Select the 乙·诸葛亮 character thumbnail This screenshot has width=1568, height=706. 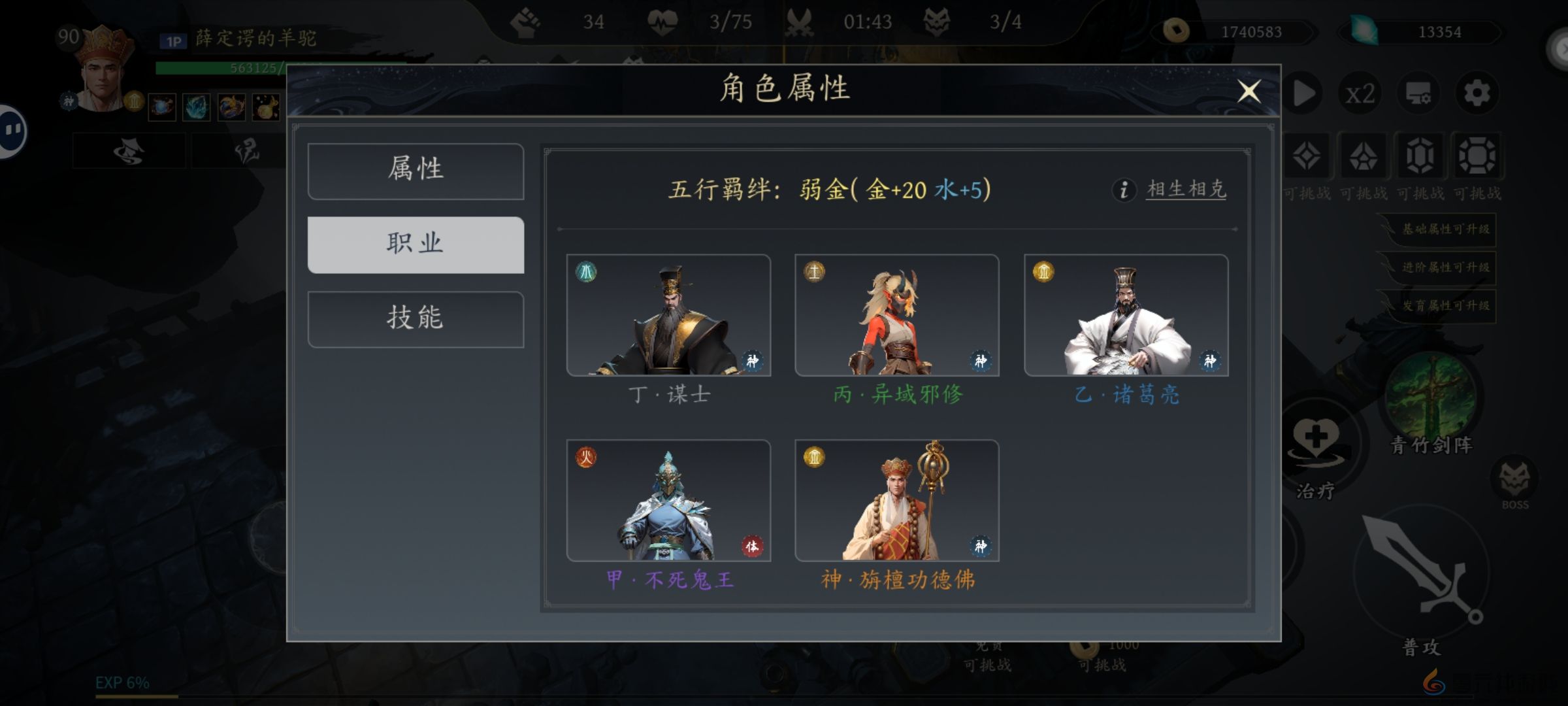pyautogui.click(x=1125, y=317)
